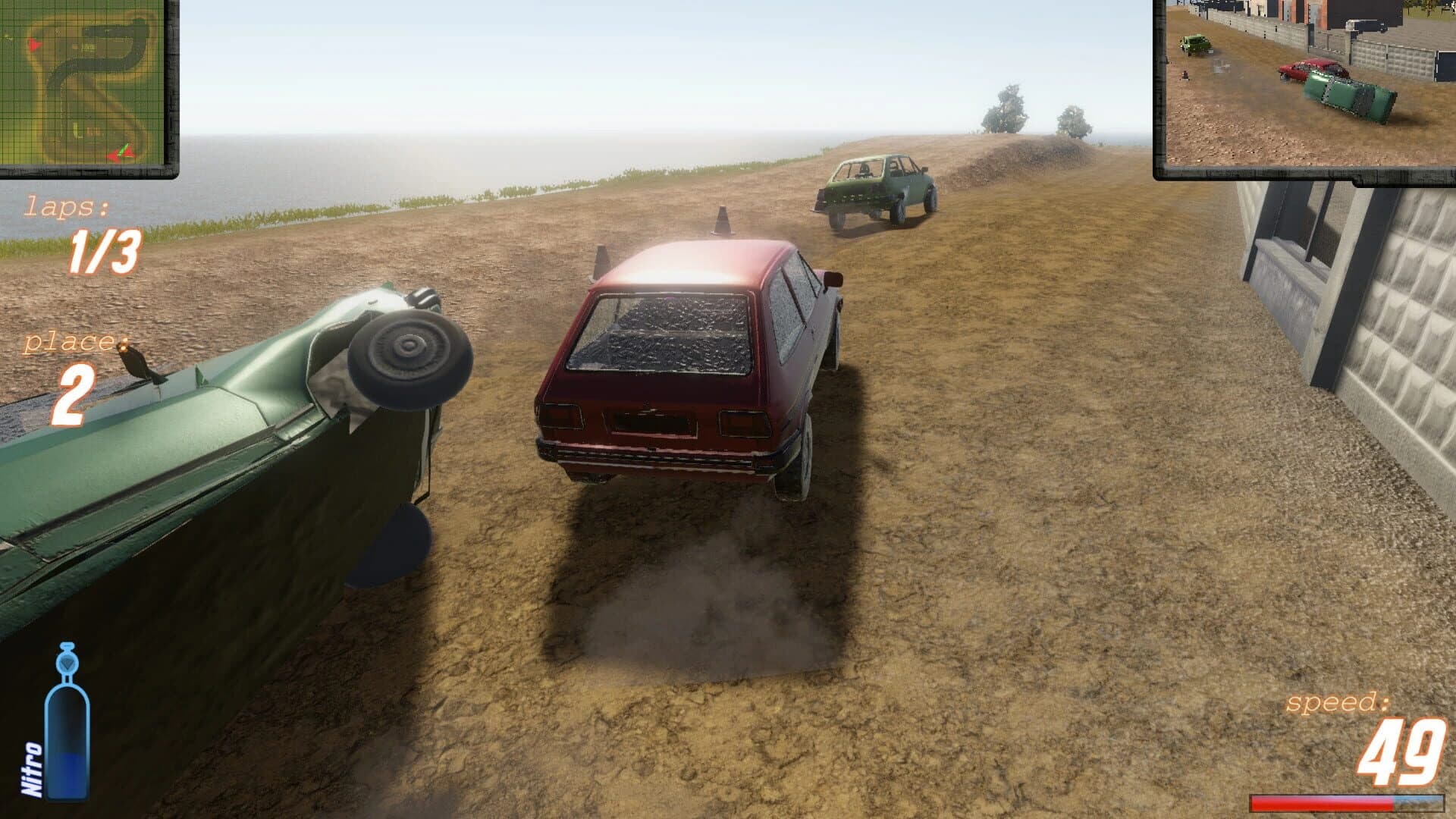Click the laps heading in orange text

(67, 206)
